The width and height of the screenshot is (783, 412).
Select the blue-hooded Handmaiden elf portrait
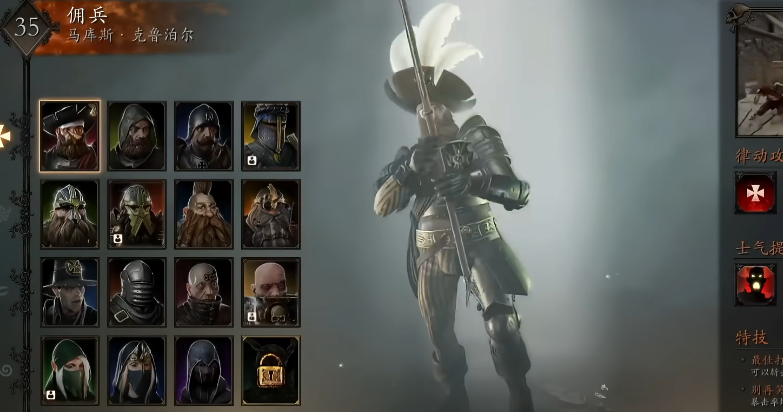[x=137, y=369]
